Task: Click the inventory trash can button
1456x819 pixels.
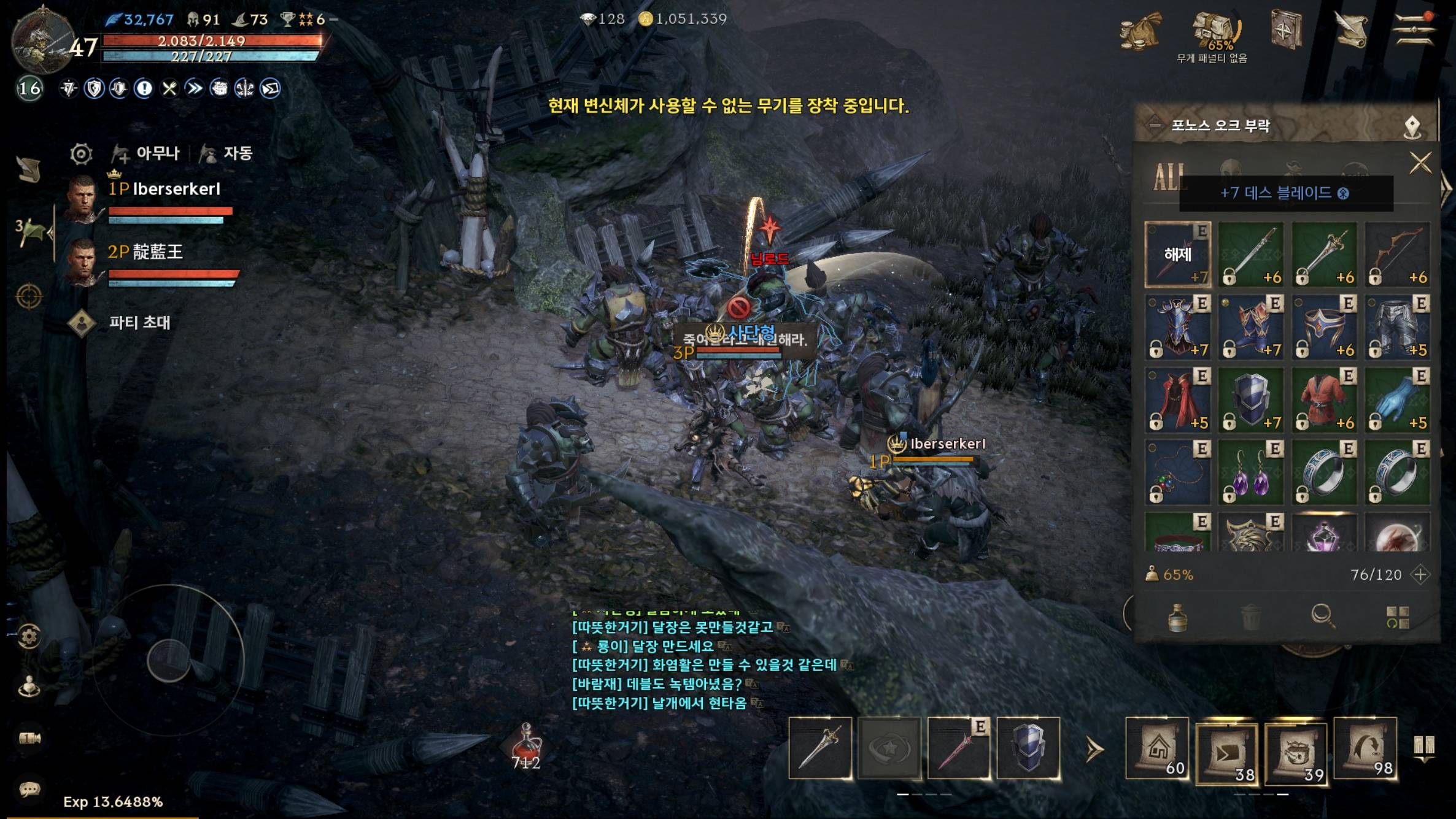Action: click(x=1251, y=616)
